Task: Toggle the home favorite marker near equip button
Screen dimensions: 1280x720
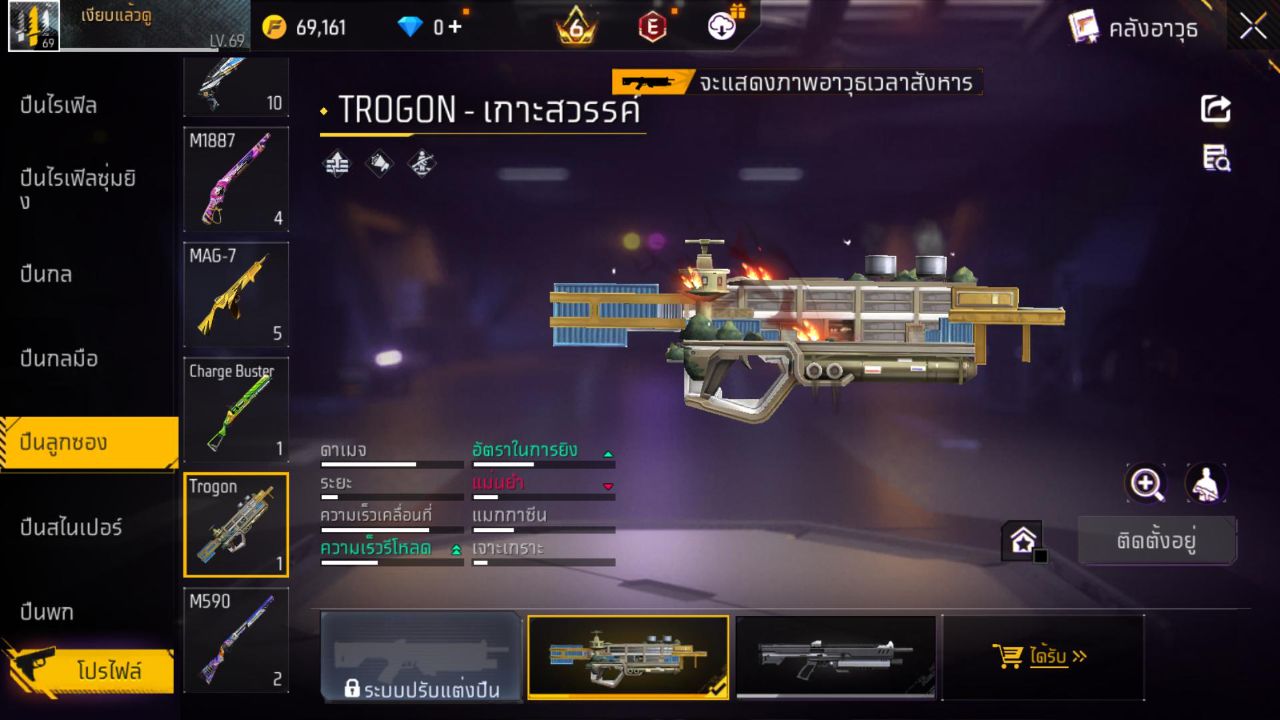Action: click(x=1023, y=540)
